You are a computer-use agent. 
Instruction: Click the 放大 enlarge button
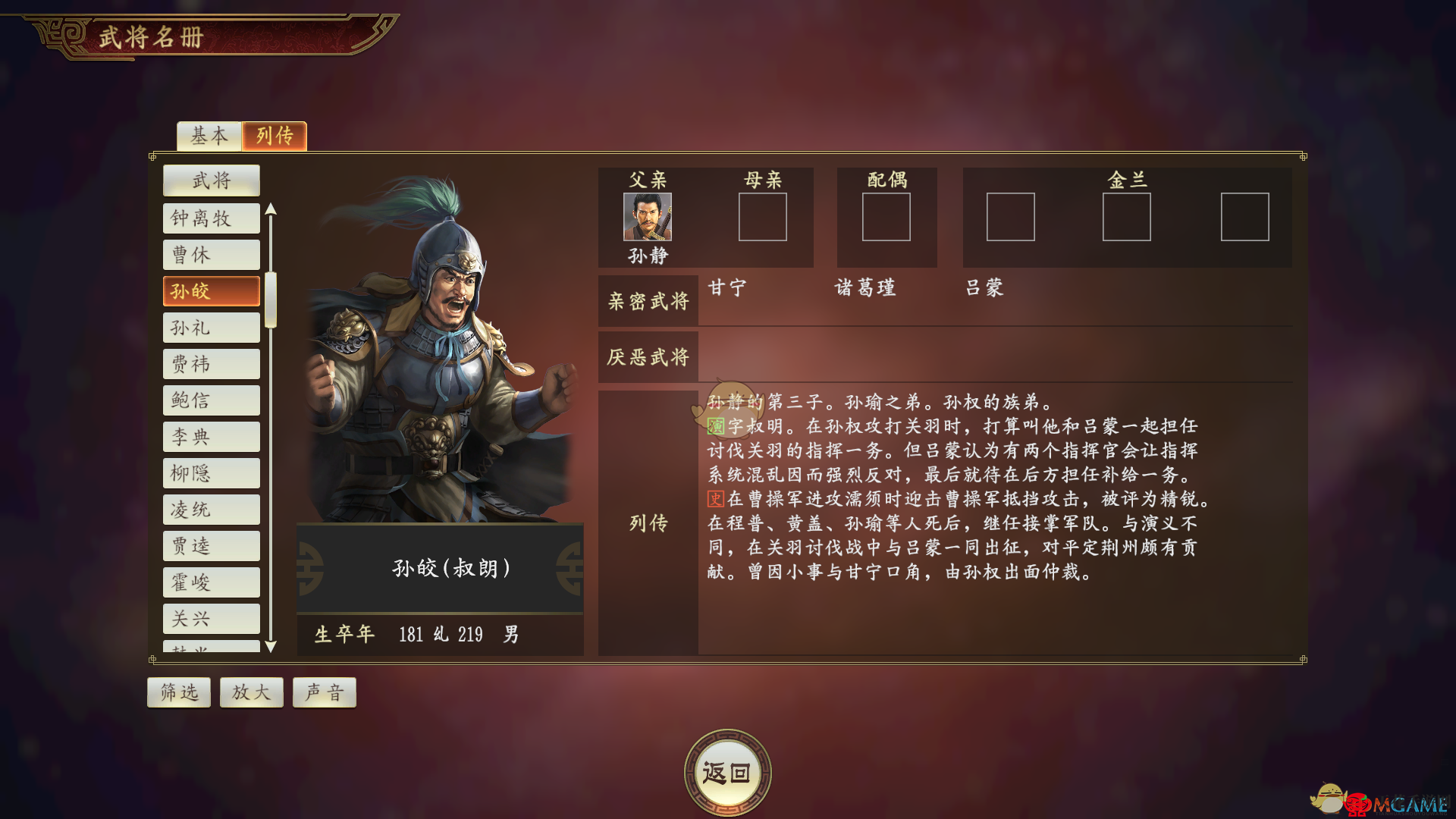pyautogui.click(x=252, y=692)
